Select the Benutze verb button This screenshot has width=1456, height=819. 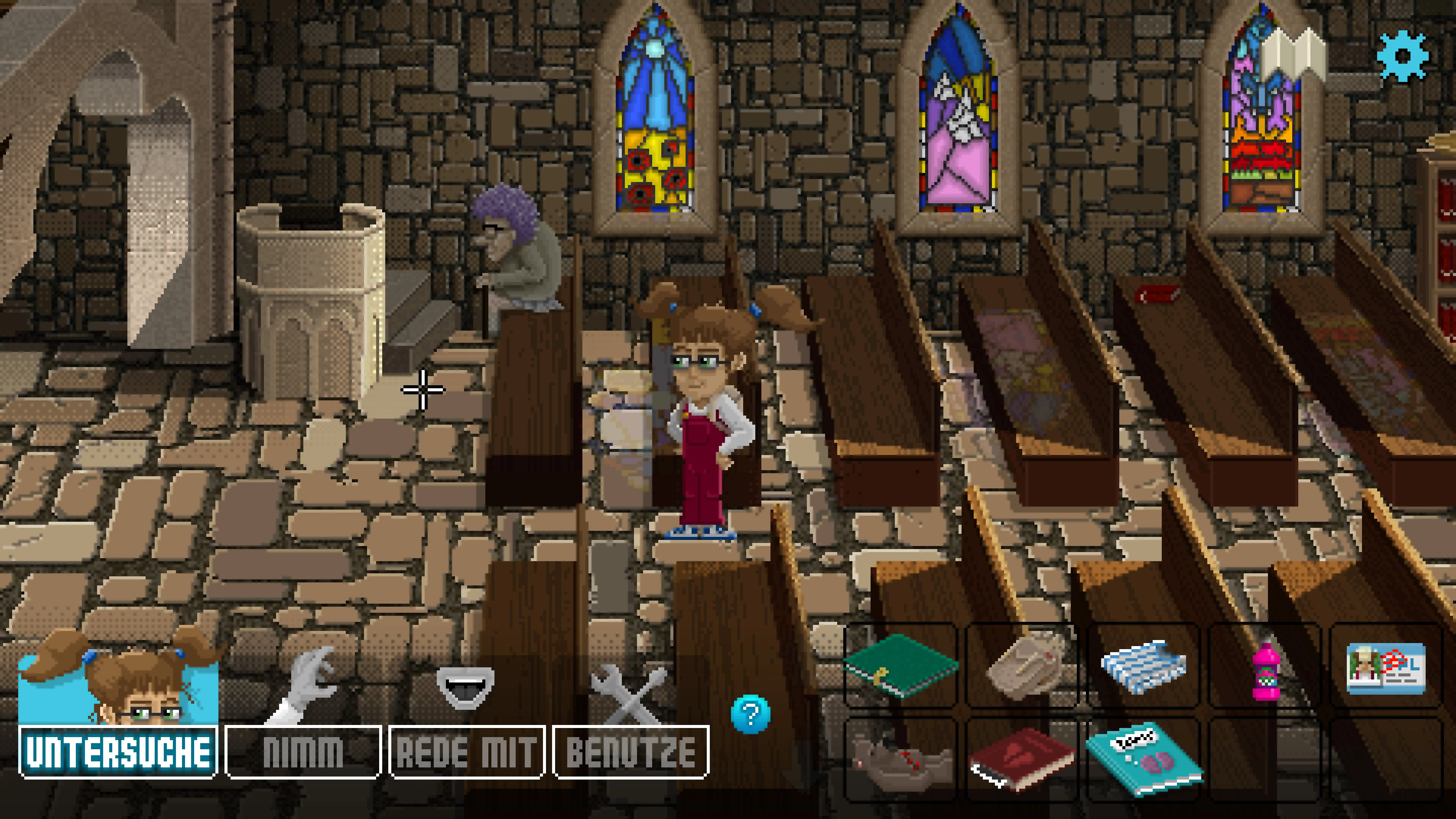point(630,752)
